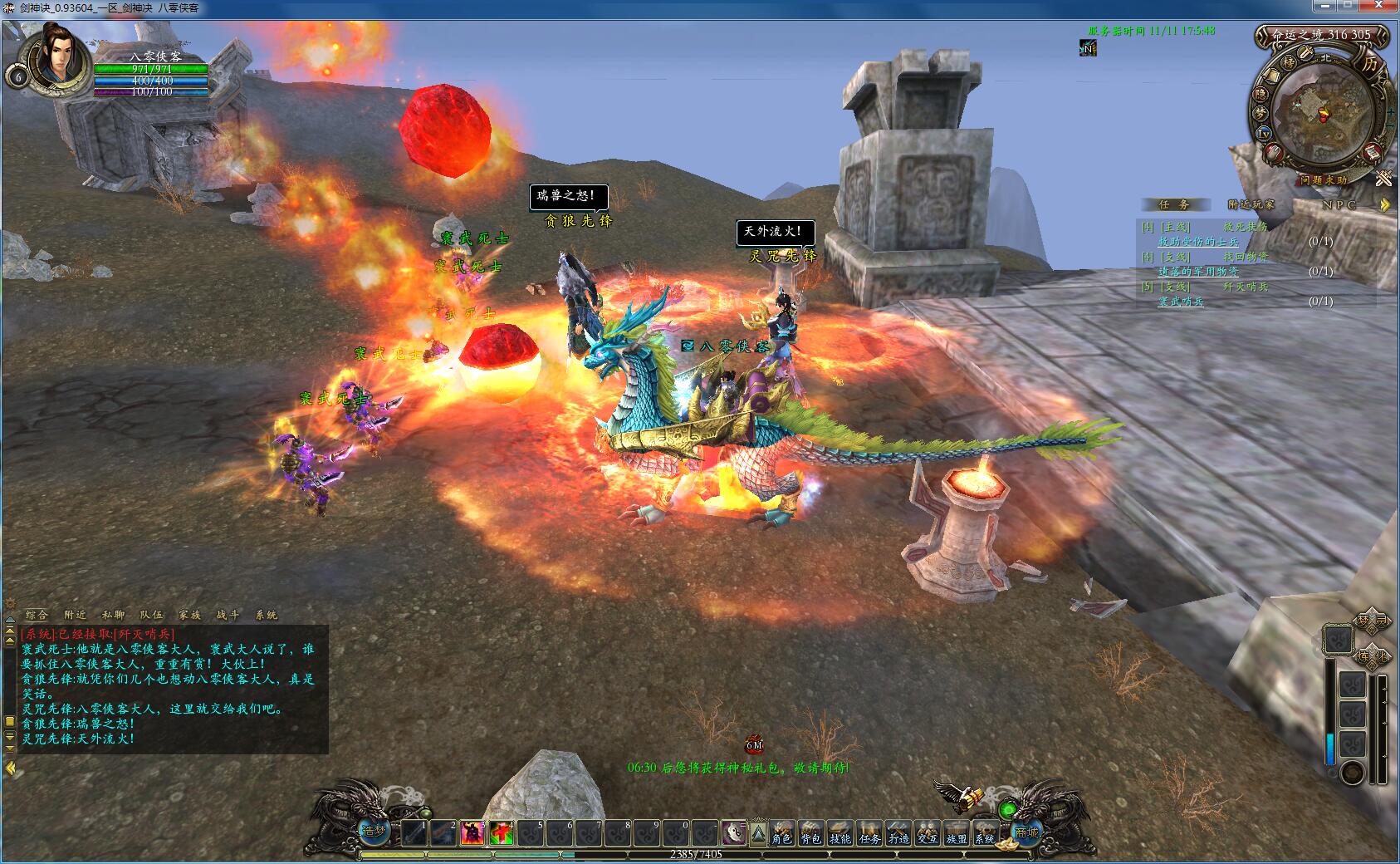Switch to the 附近 chat tab
Screen dimensions: 1400x864
(75, 615)
